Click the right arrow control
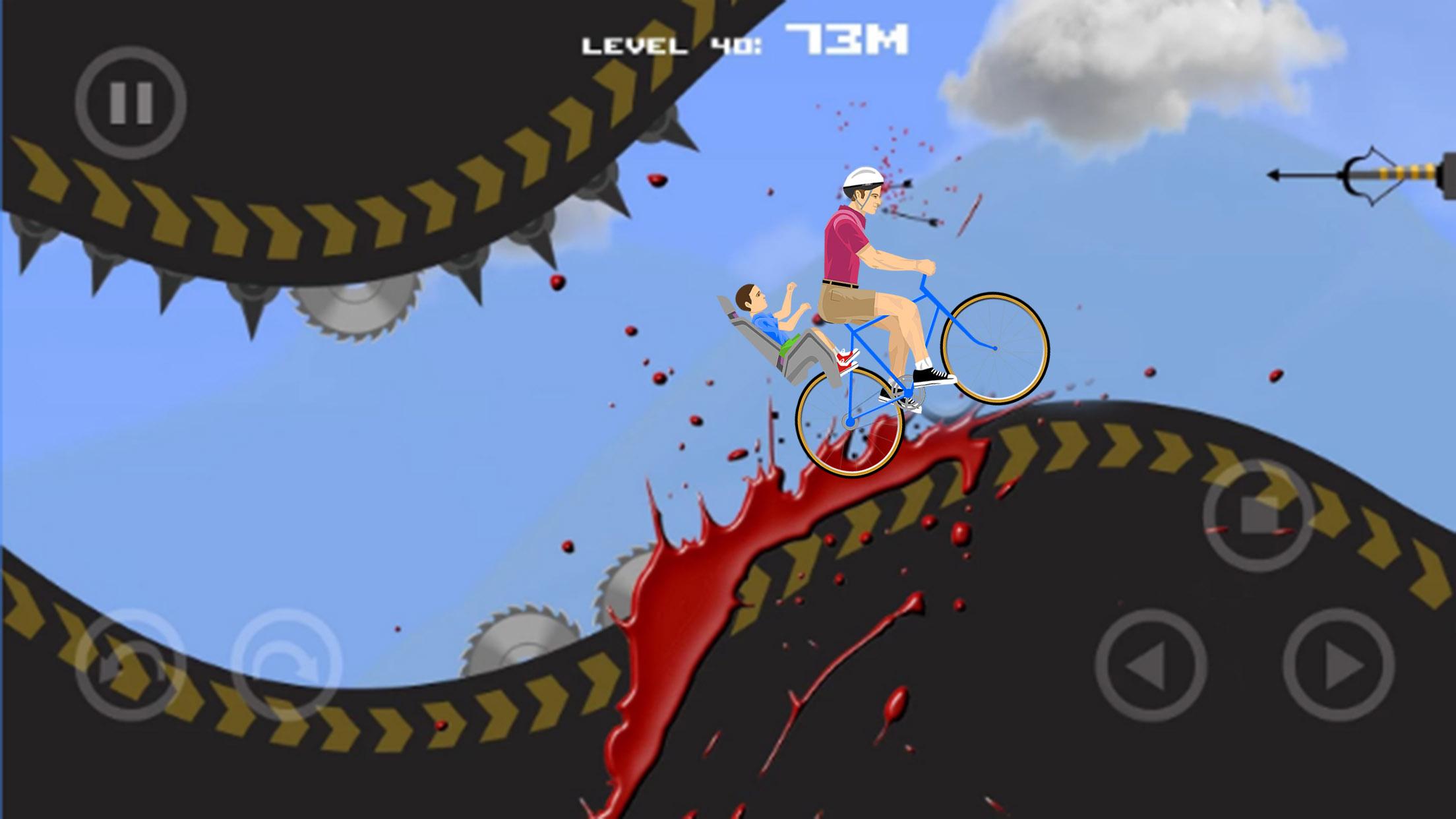This screenshot has width=1456, height=819. 1338,665
